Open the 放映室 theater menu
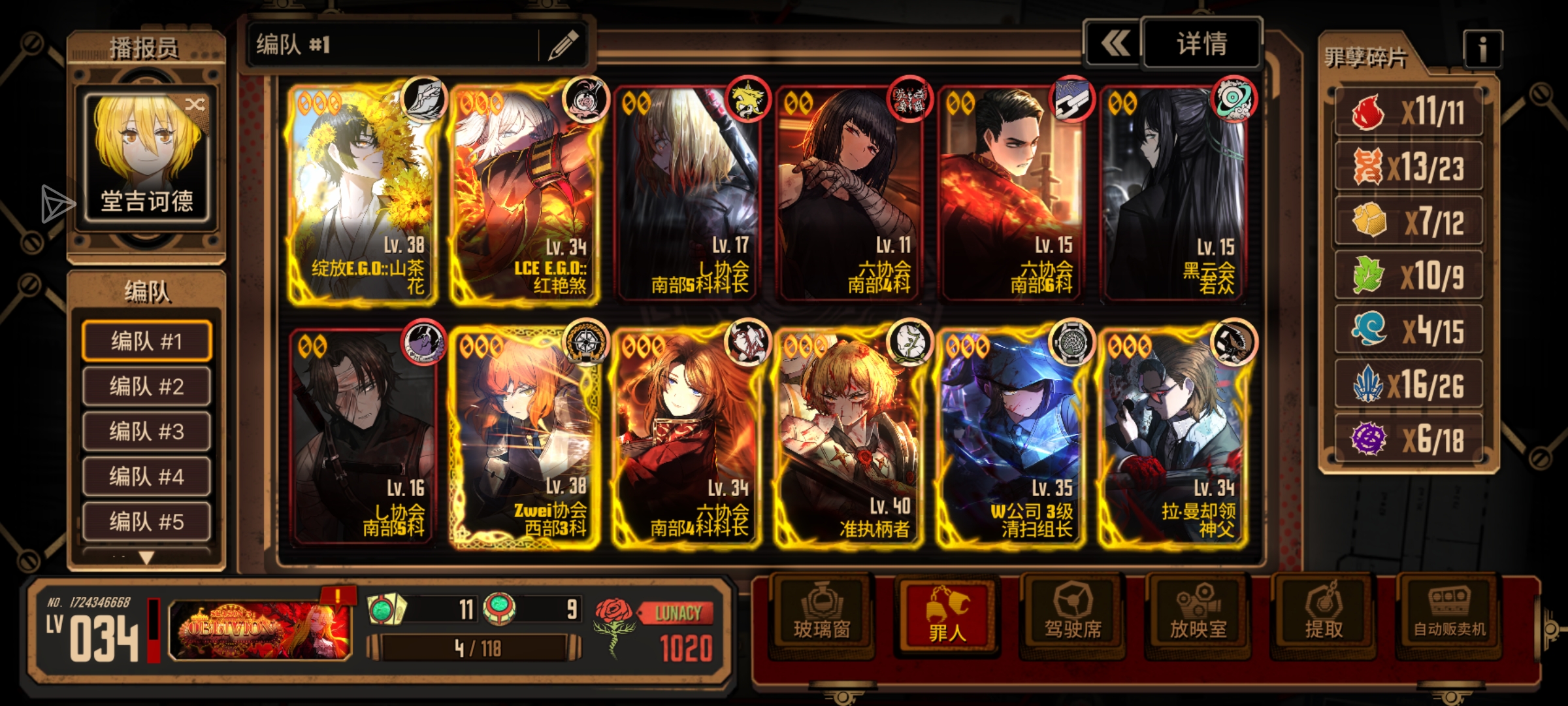 coord(1198,614)
